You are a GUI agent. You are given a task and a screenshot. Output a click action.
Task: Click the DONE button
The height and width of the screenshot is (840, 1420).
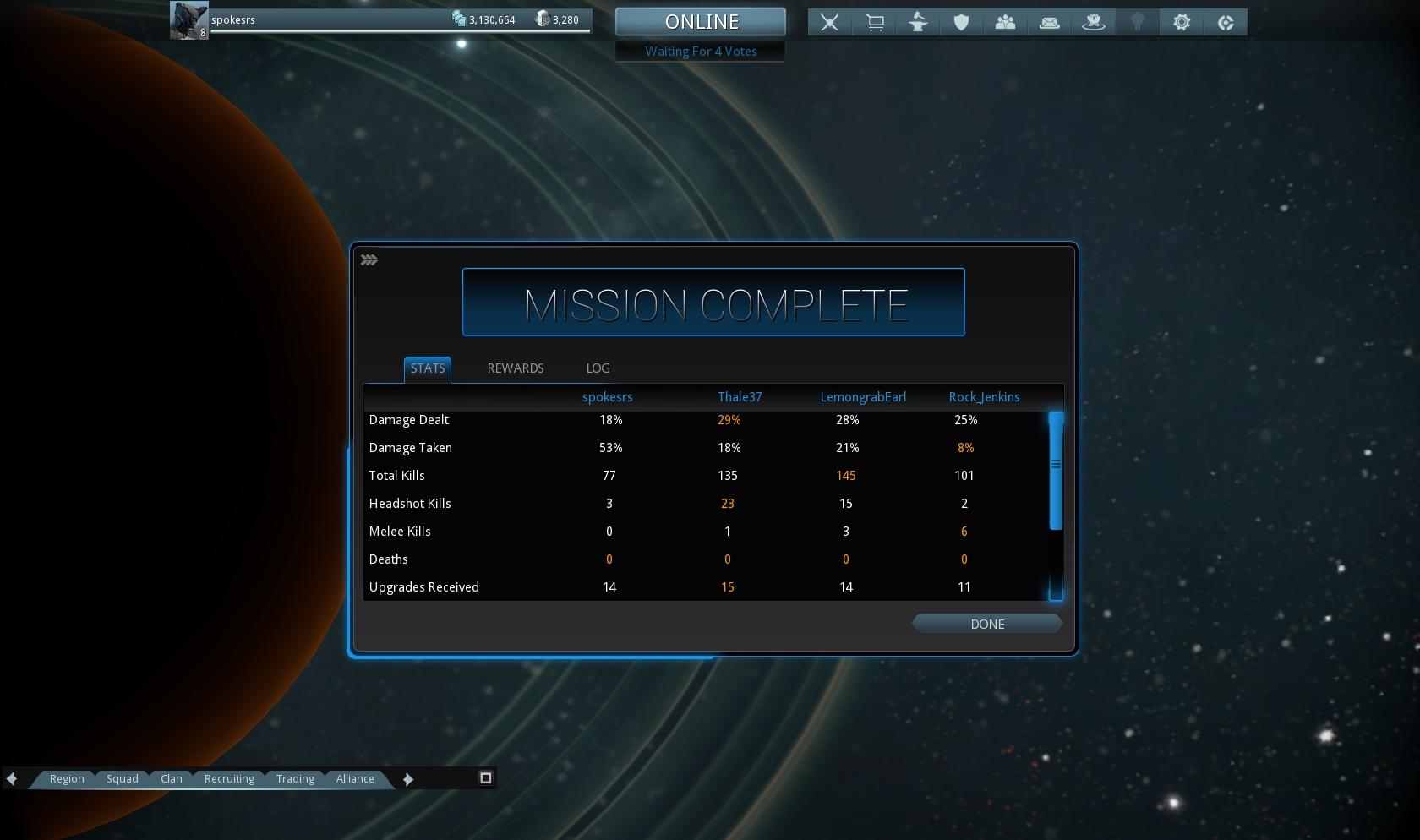pyautogui.click(x=986, y=624)
